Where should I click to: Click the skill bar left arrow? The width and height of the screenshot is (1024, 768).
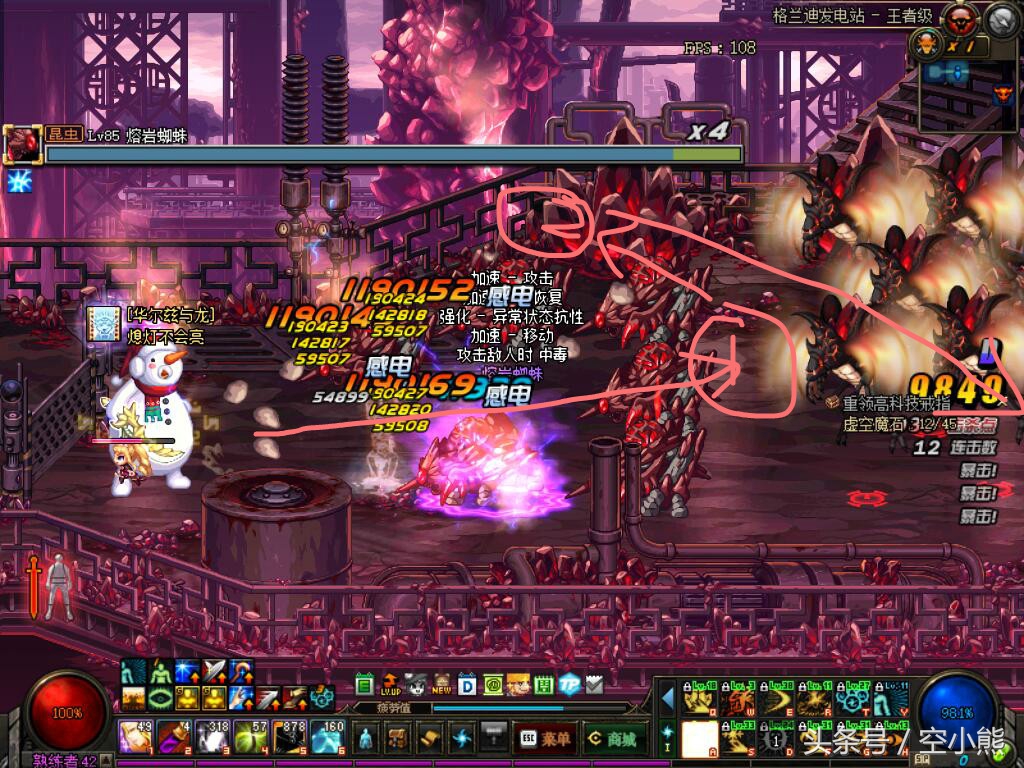pyautogui.click(x=666, y=697)
